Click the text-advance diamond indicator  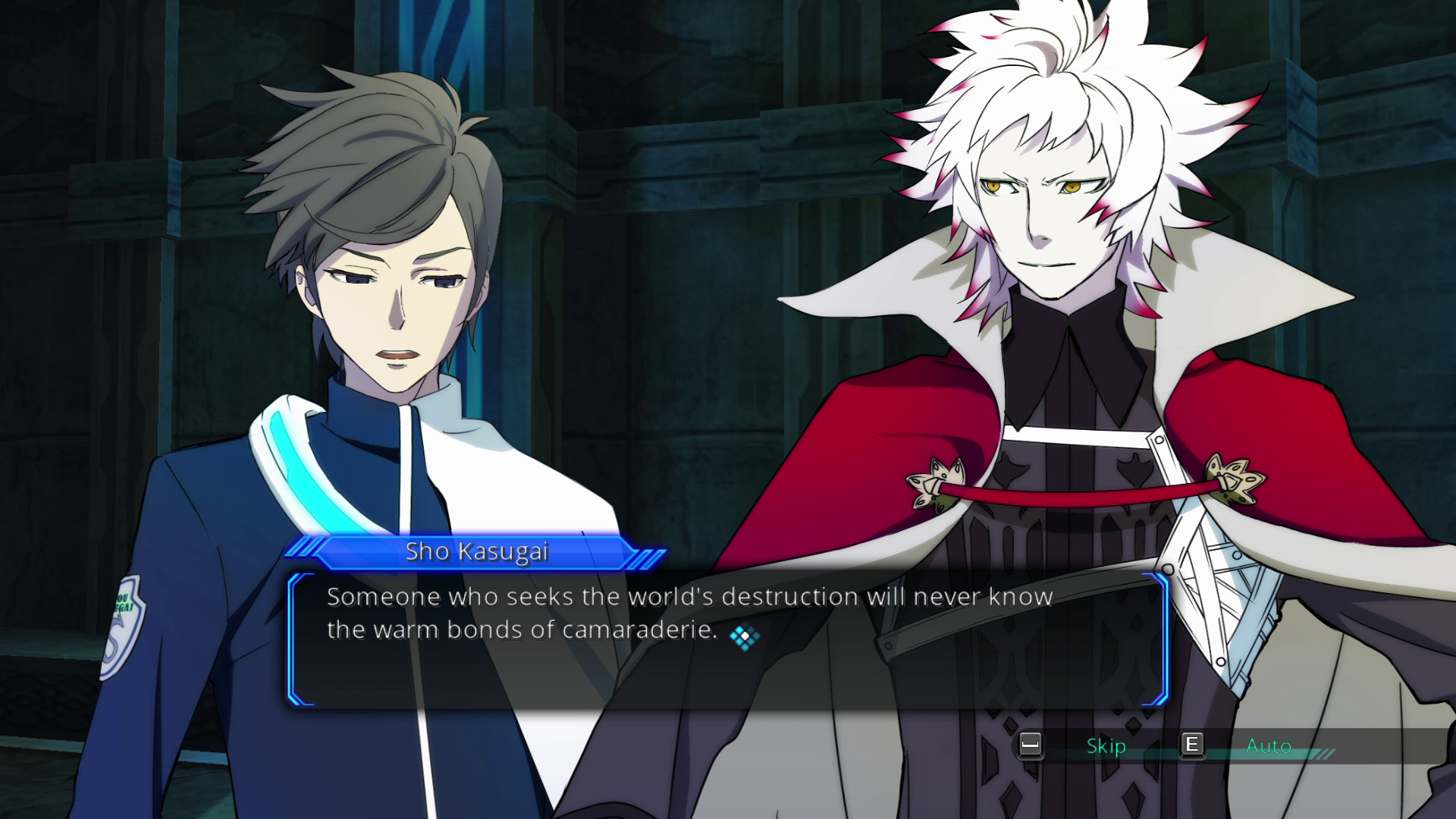coord(747,637)
